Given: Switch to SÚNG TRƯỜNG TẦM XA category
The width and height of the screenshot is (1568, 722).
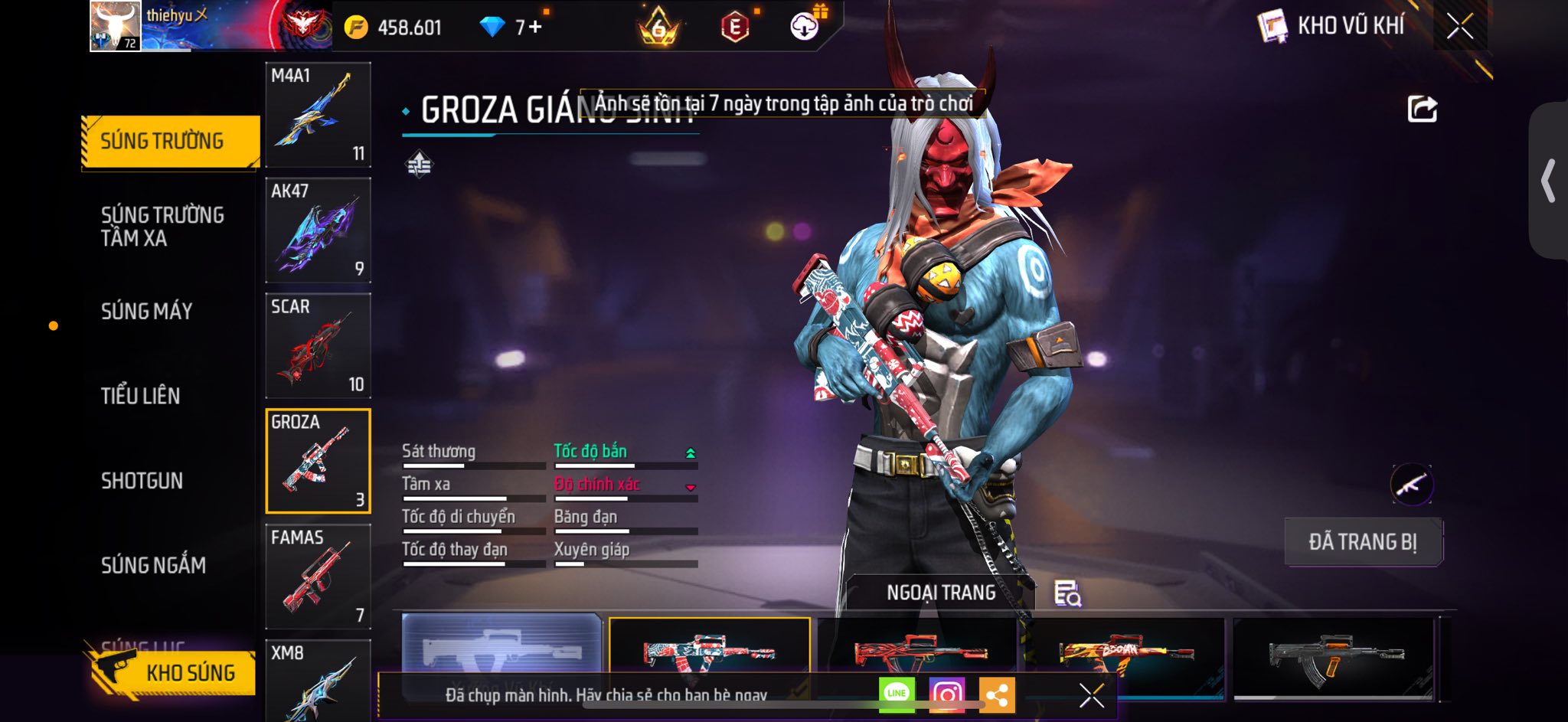Looking at the screenshot, I should click(162, 226).
